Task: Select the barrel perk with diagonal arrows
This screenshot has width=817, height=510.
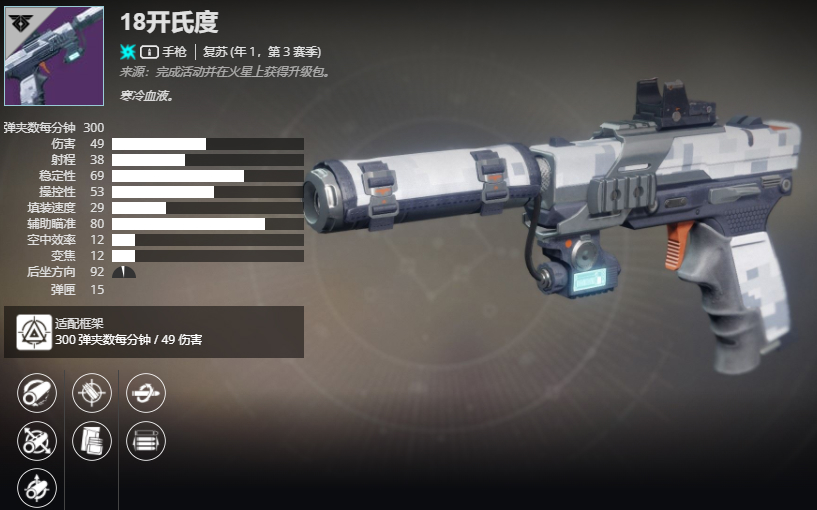Action: (37, 440)
